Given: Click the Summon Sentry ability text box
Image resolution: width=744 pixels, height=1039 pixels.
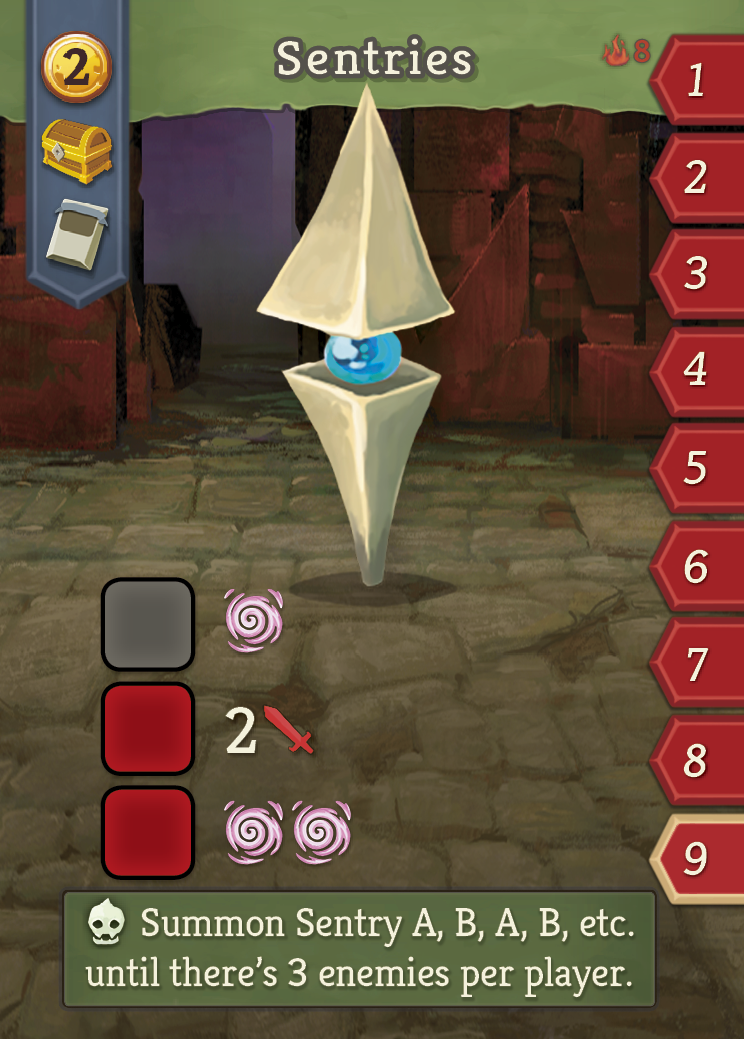Looking at the screenshot, I should click(x=360, y=948).
